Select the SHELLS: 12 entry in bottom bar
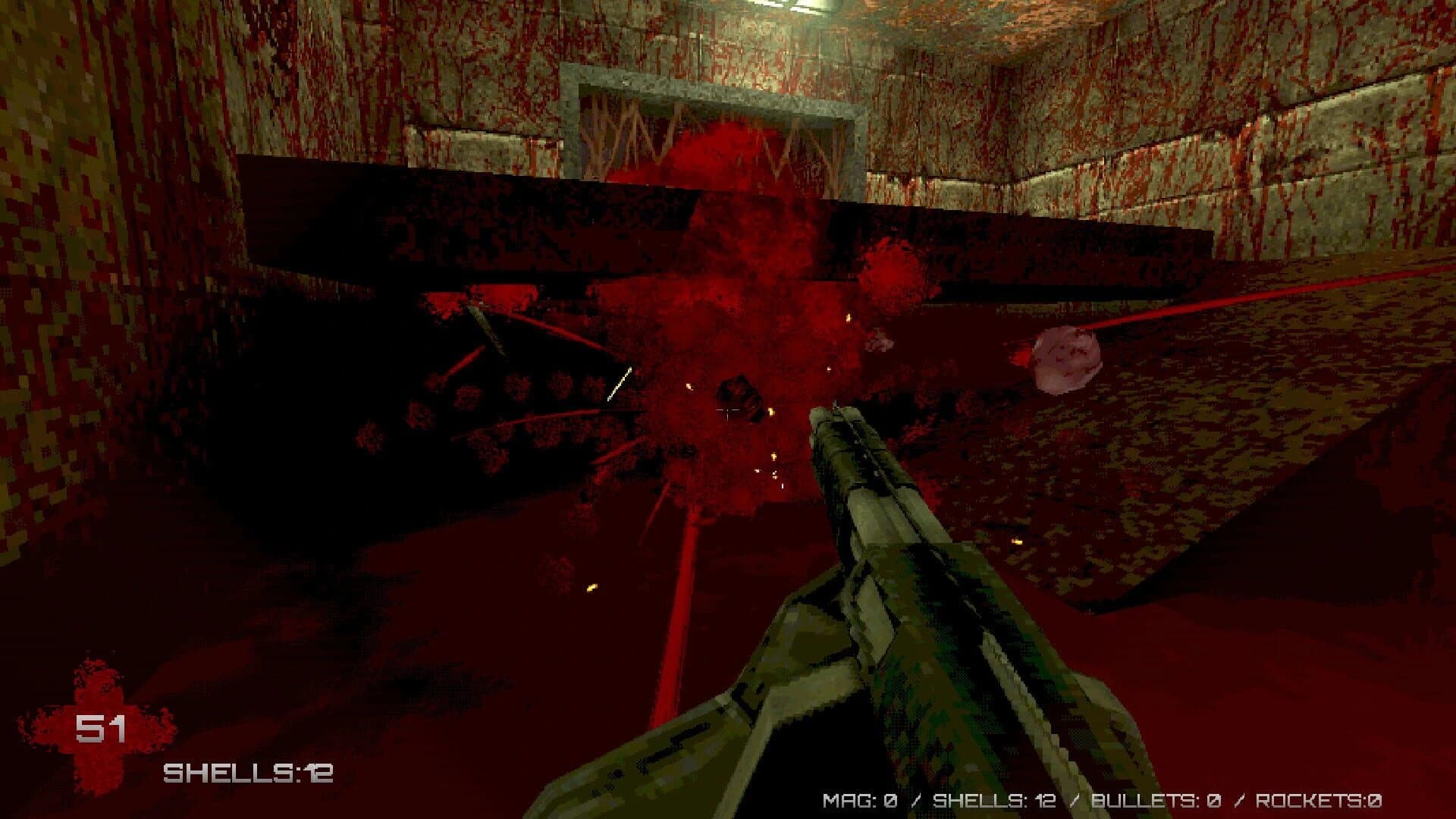This screenshot has height=819, width=1456. click(x=993, y=800)
